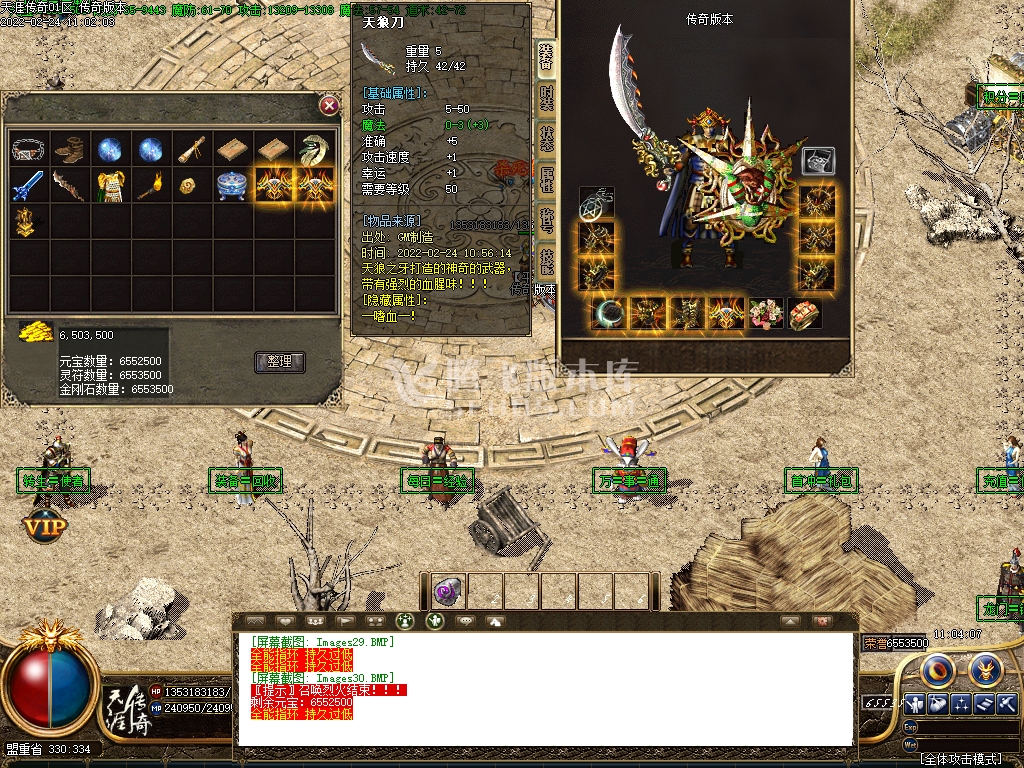This screenshot has width=1024, height=768.
Task: Click the 整理 sort button
Action: pos(280,362)
